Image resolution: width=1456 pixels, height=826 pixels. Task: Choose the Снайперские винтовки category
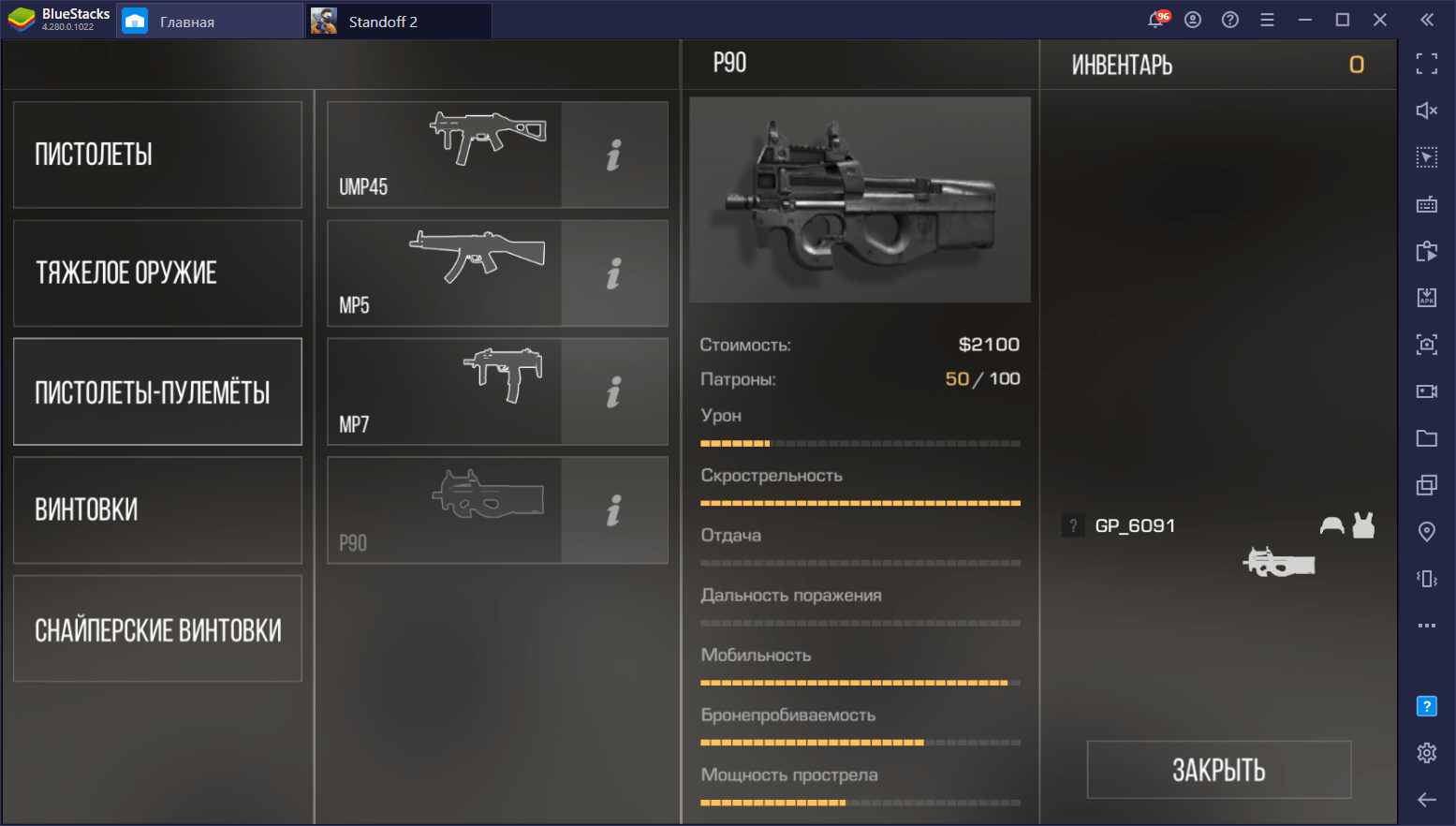[157, 629]
